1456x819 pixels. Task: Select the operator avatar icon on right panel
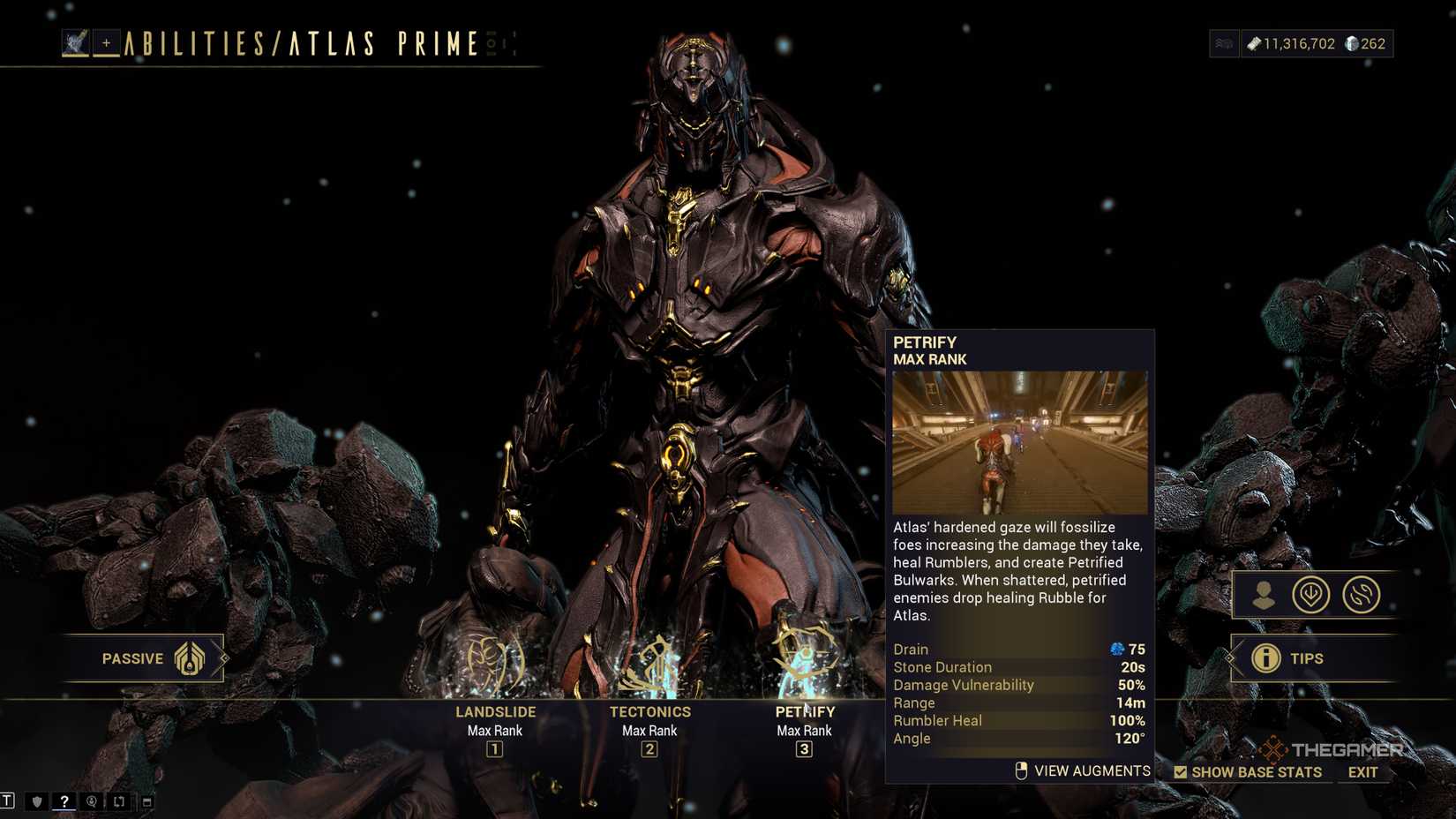pyautogui.click(x=1265, y=594)
